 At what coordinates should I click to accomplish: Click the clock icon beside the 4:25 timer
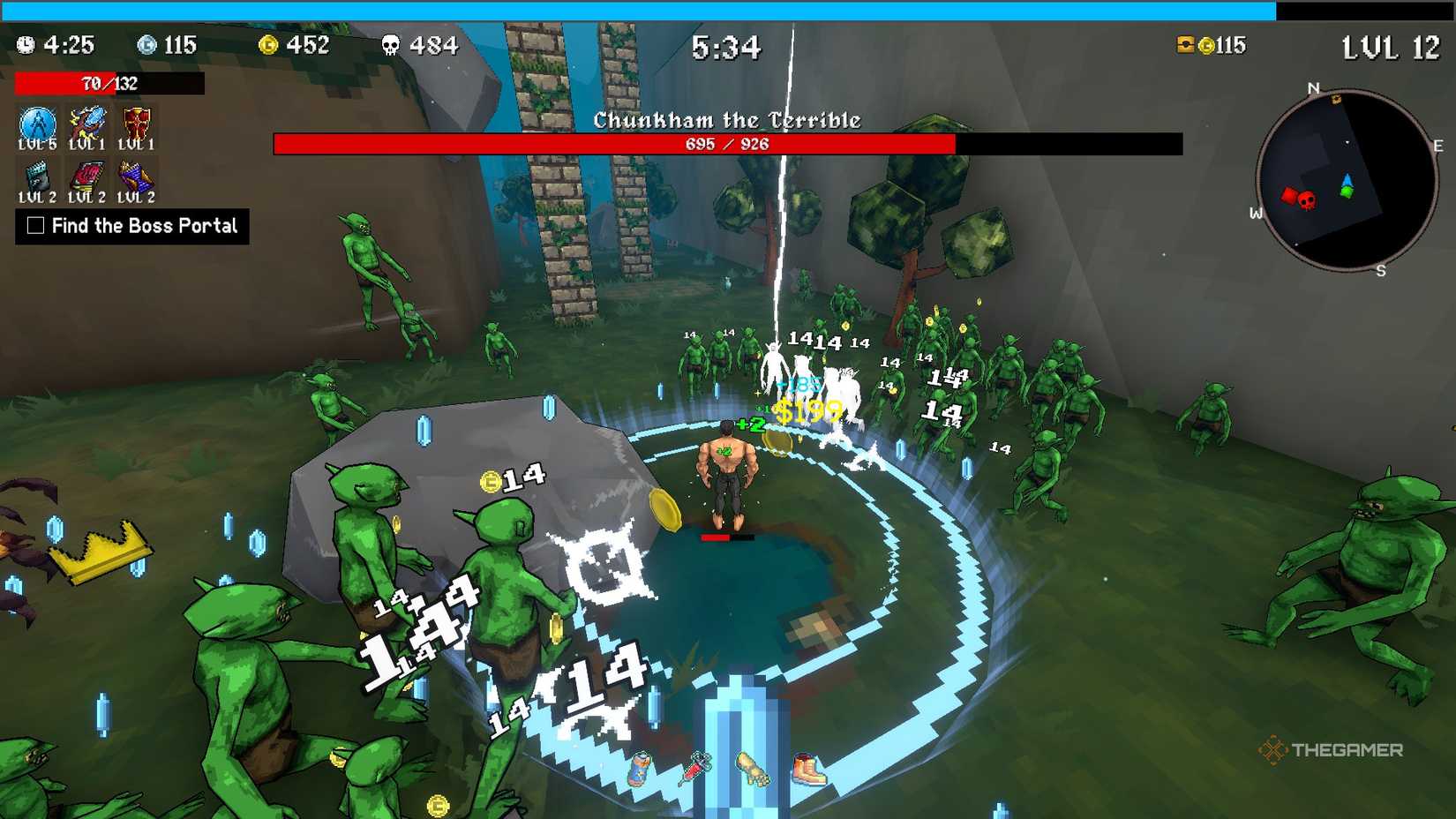pyautogui.click(x=26, y=42)
